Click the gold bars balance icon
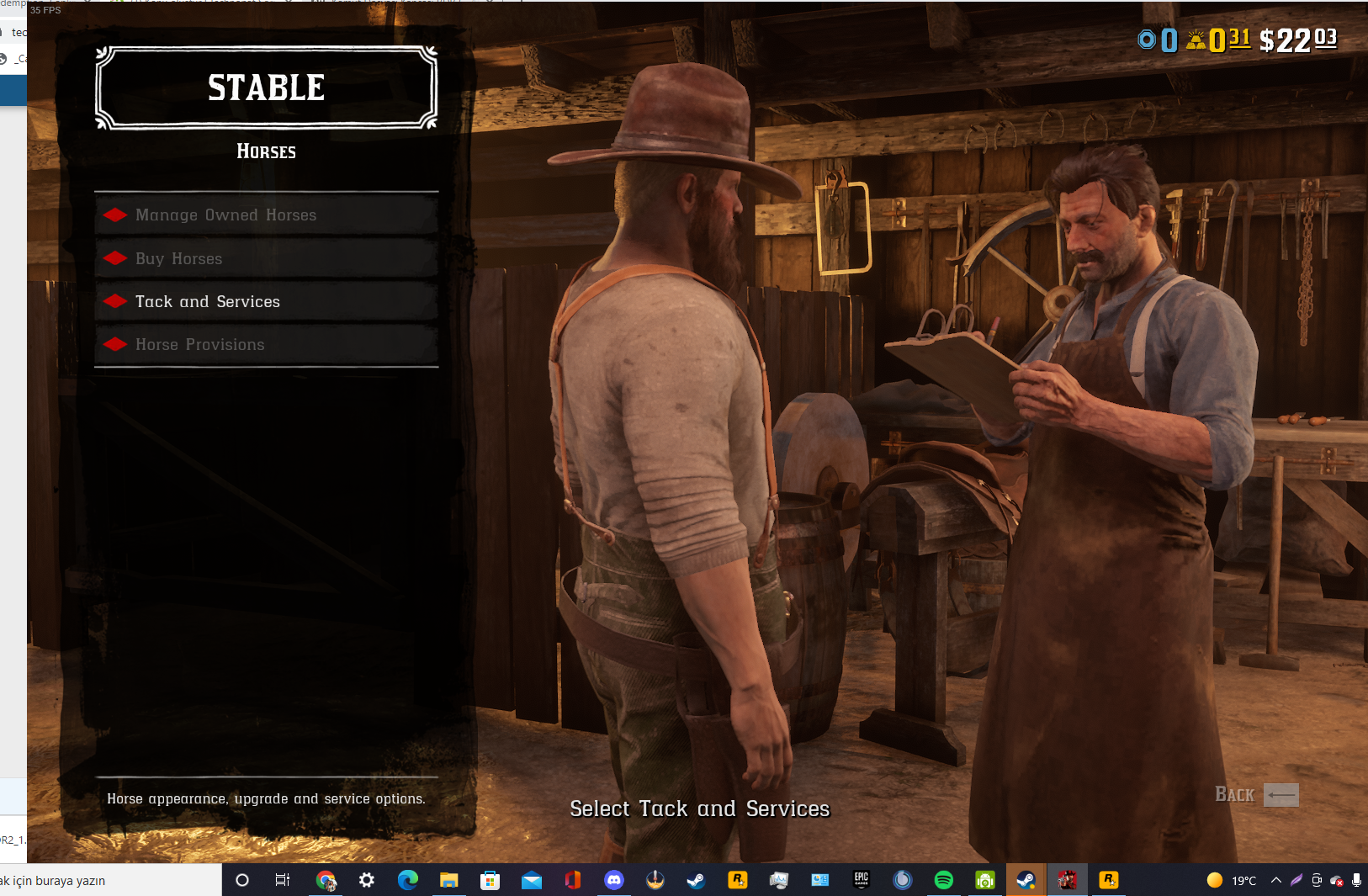This screenshot has height=896, width=1368. point(1196,39)
